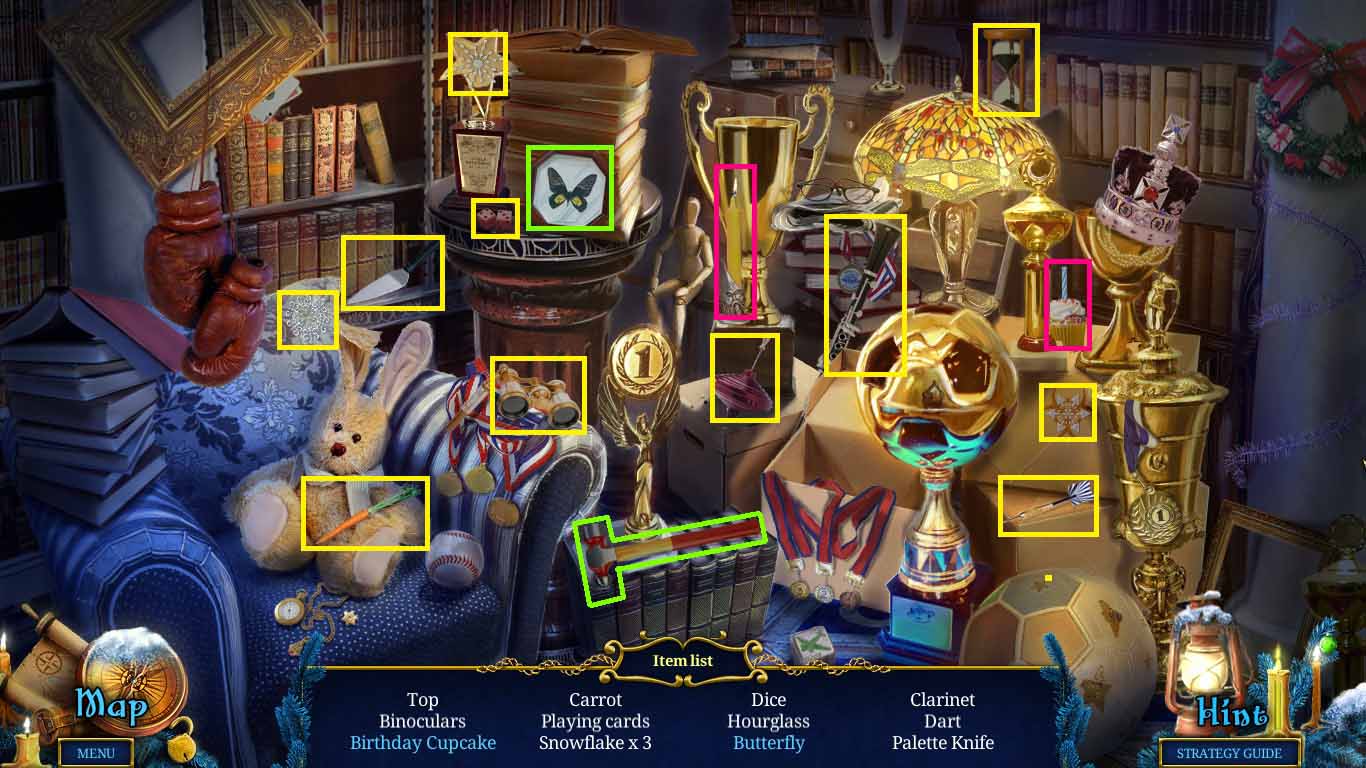Open the Menu

tap(96, 753)
